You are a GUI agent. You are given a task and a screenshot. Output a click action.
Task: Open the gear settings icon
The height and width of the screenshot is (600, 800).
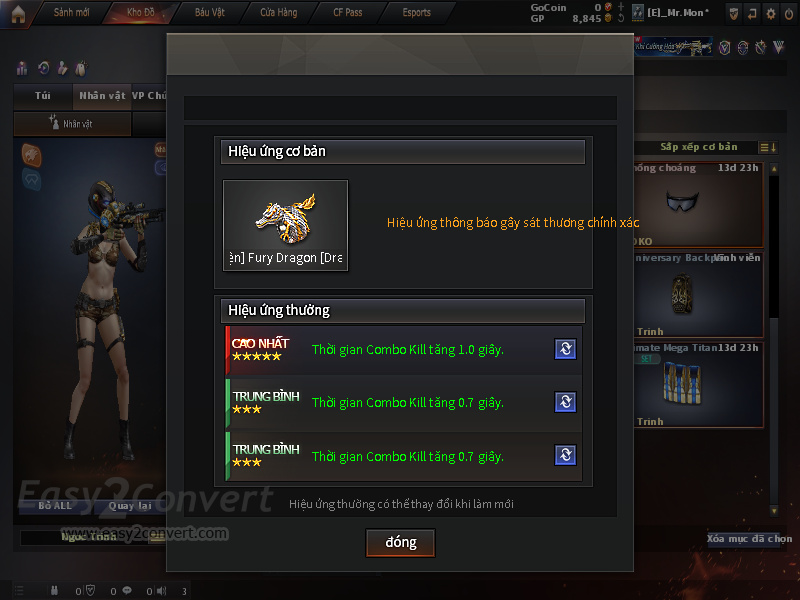pos(770,13)
